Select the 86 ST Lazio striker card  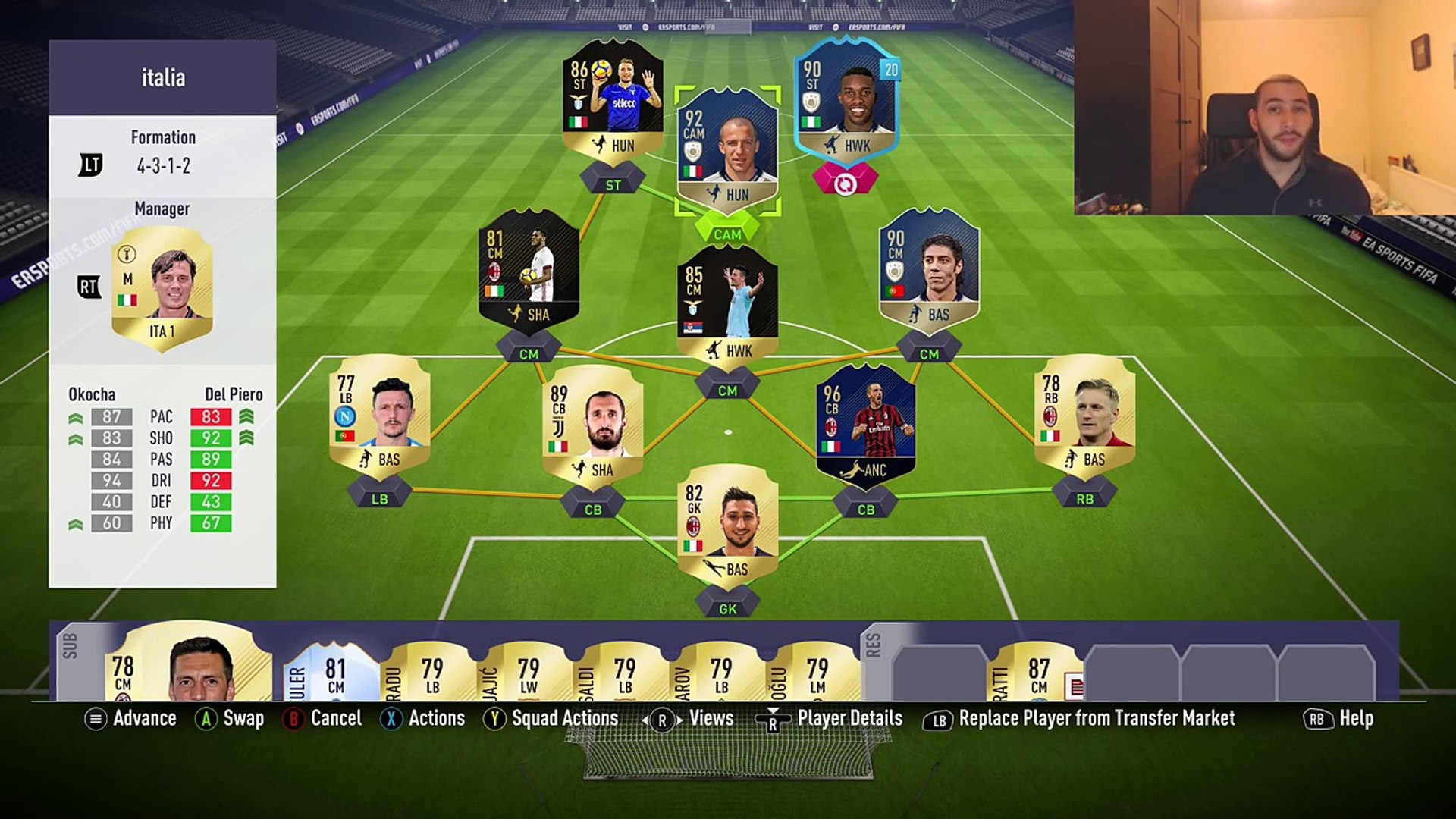pyautogui.click(x=613, y=100)
